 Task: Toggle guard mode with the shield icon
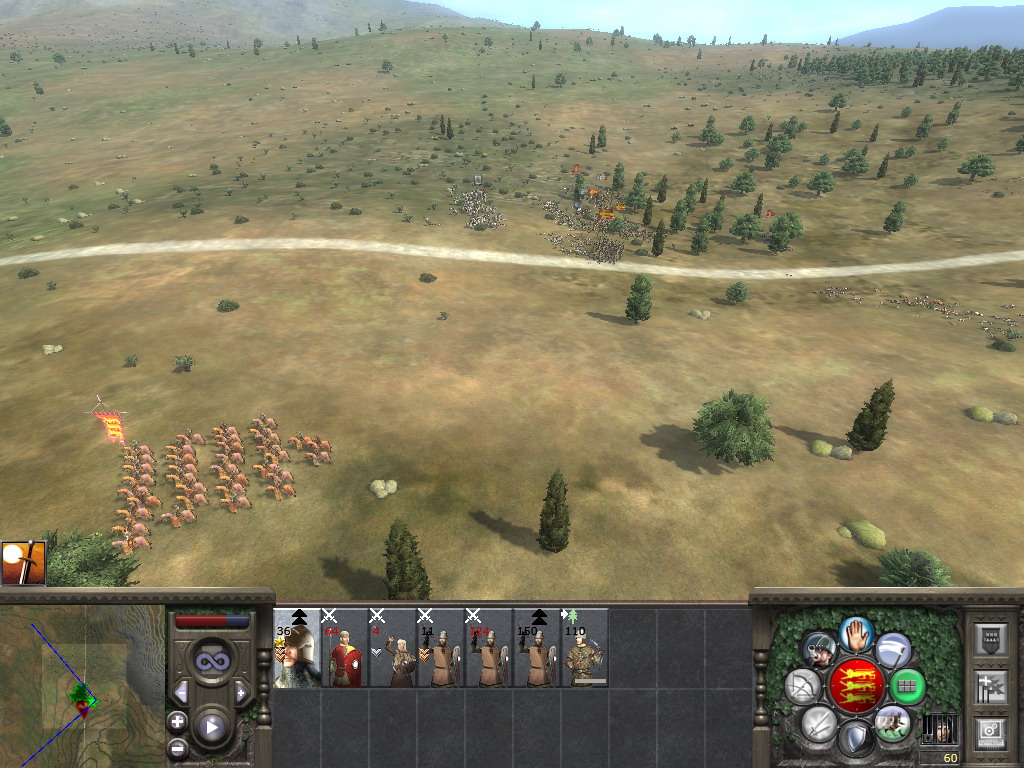click(x=856, y=739)
